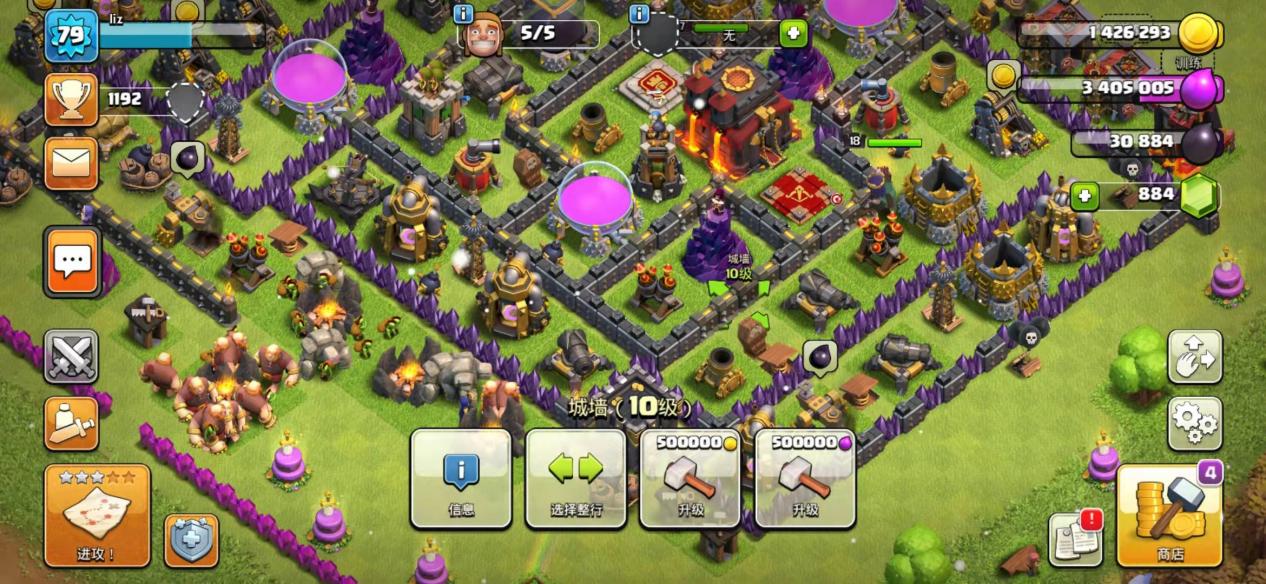Open the mail envelope inbox

71,163
